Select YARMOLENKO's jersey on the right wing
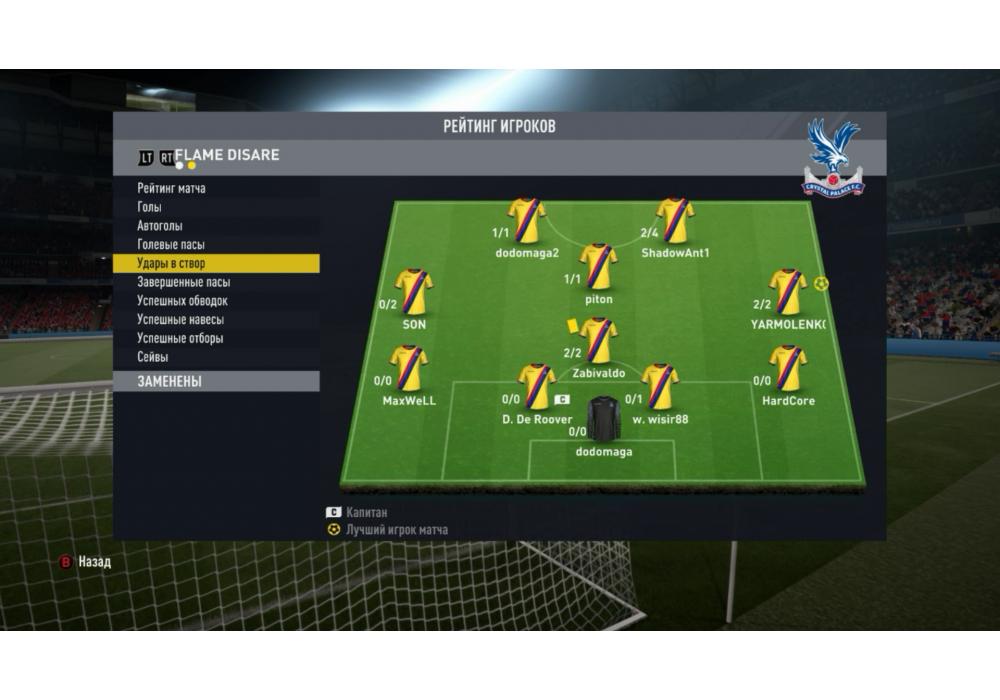The width and height of the screenshot is (1000, 700). coord(788,292)
